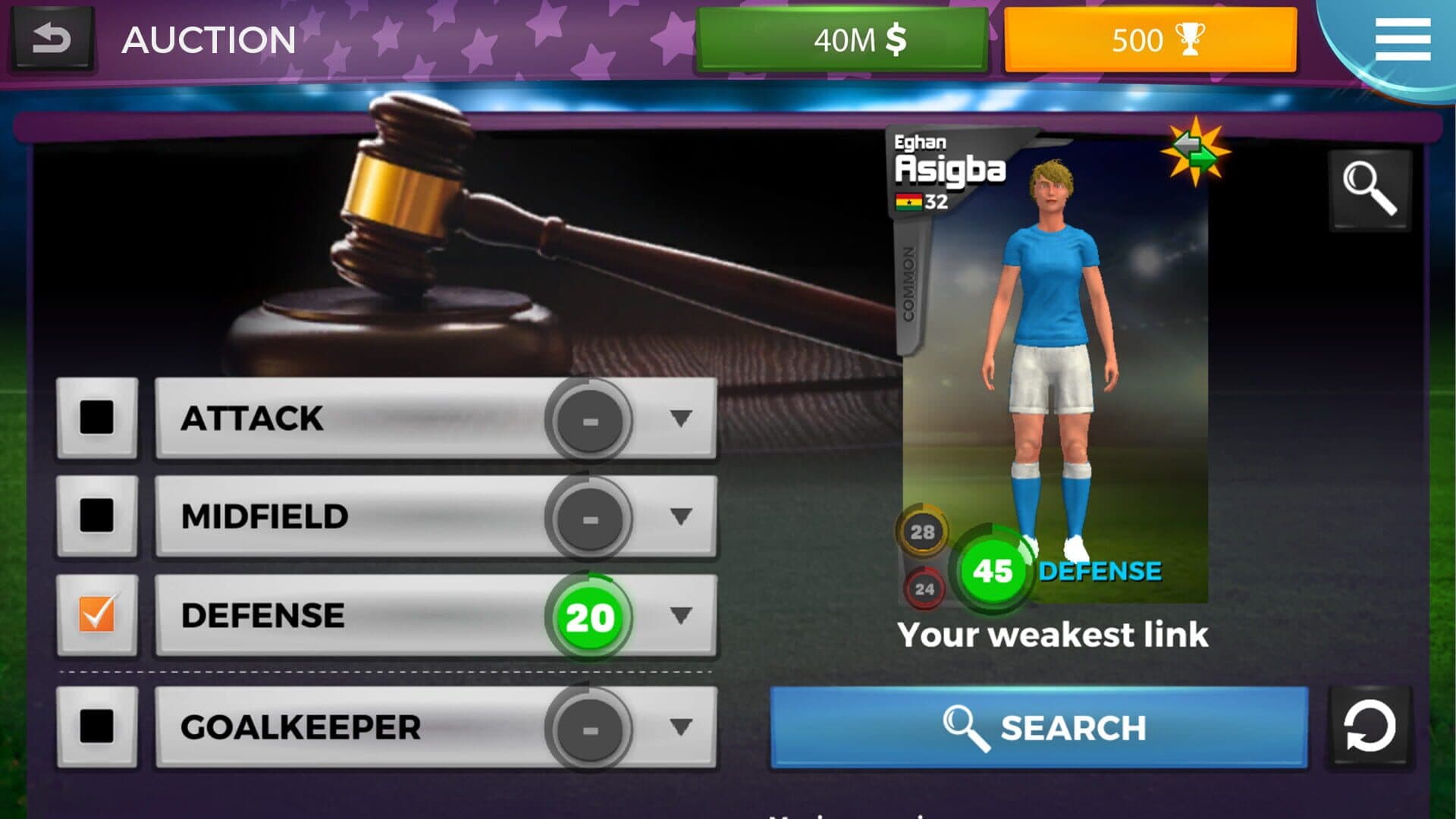Uncheck the Defense checkbox
Viewport: 1456px width, 819px height.
tap(97, 614)
